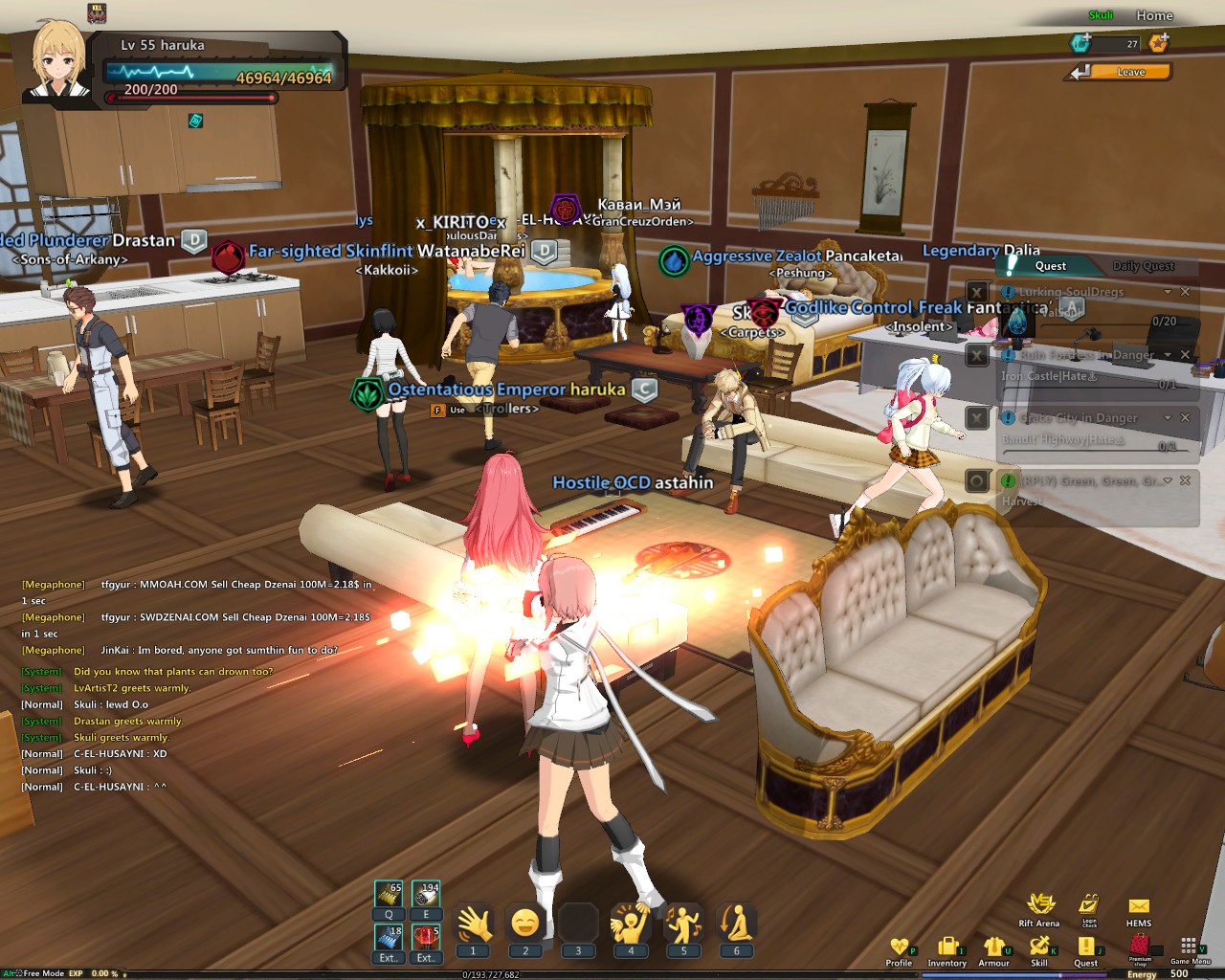
Task: Trigger the smiley face emote
Action: click(x=525, y=924)
